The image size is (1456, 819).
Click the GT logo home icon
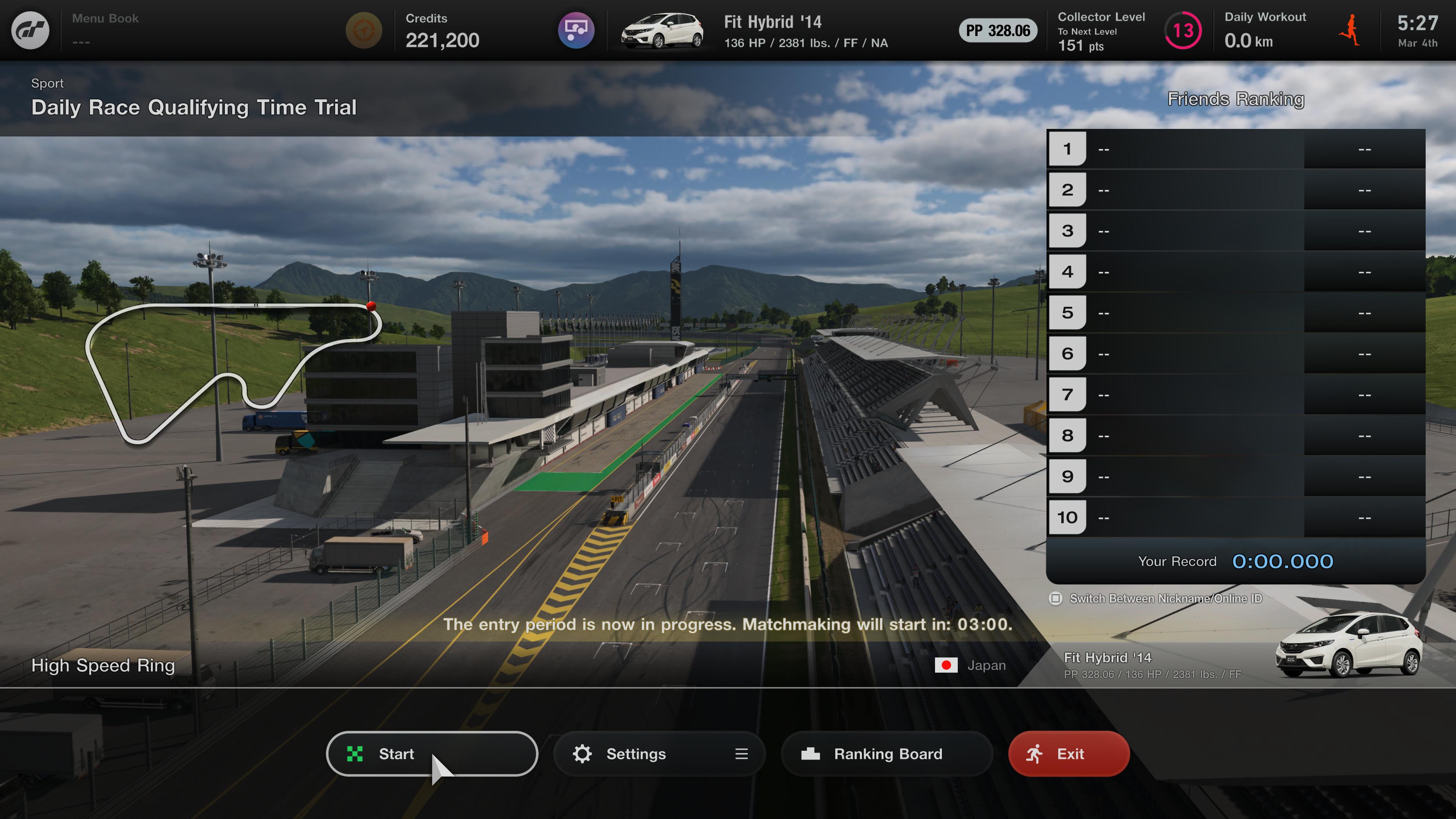coord(30,30)
